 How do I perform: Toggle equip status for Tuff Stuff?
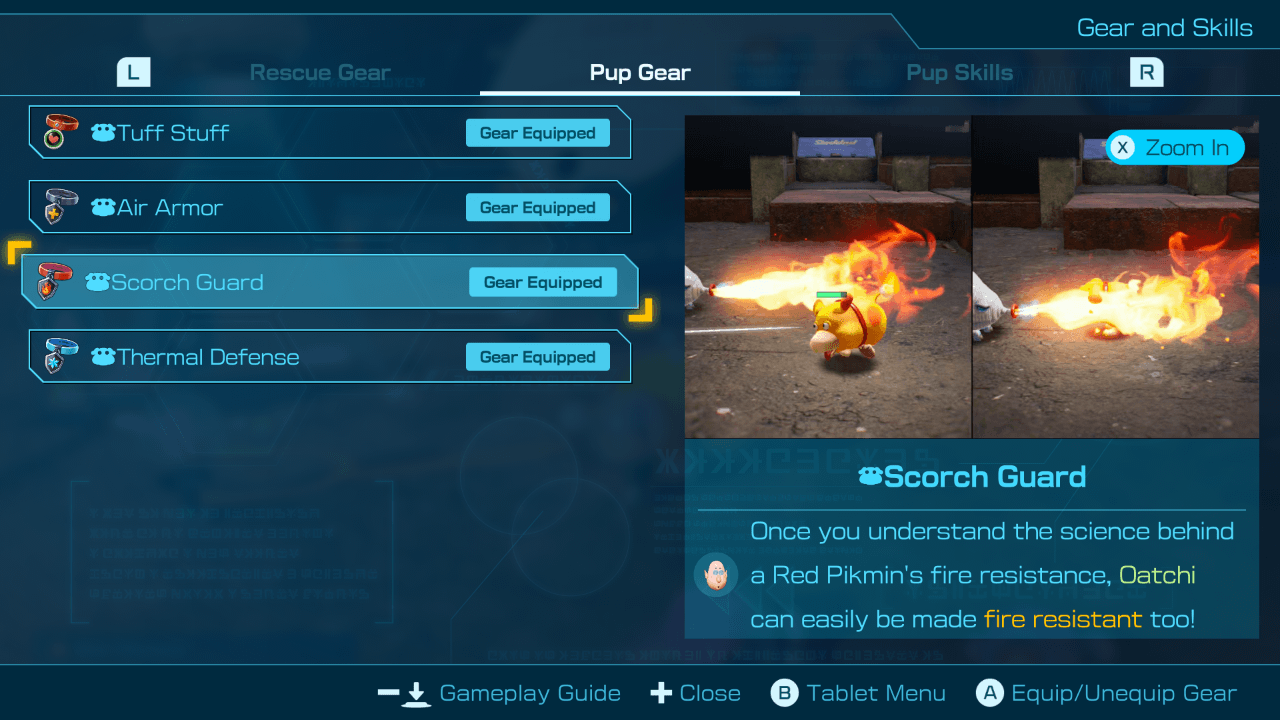pyautogui.click(x=537, y=132)
